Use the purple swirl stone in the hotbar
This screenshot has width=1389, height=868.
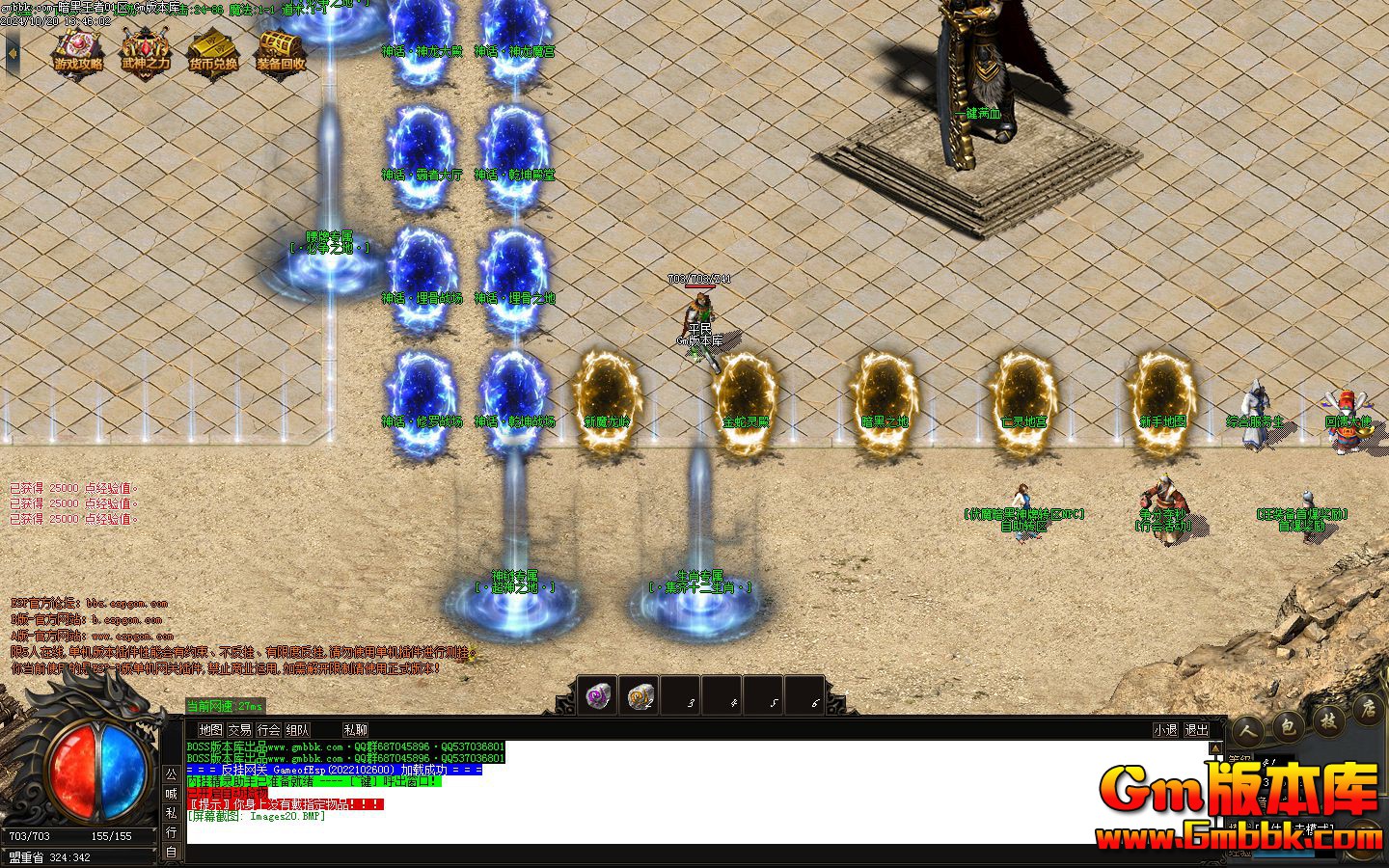pyautogui.click(x=598, y=695)
